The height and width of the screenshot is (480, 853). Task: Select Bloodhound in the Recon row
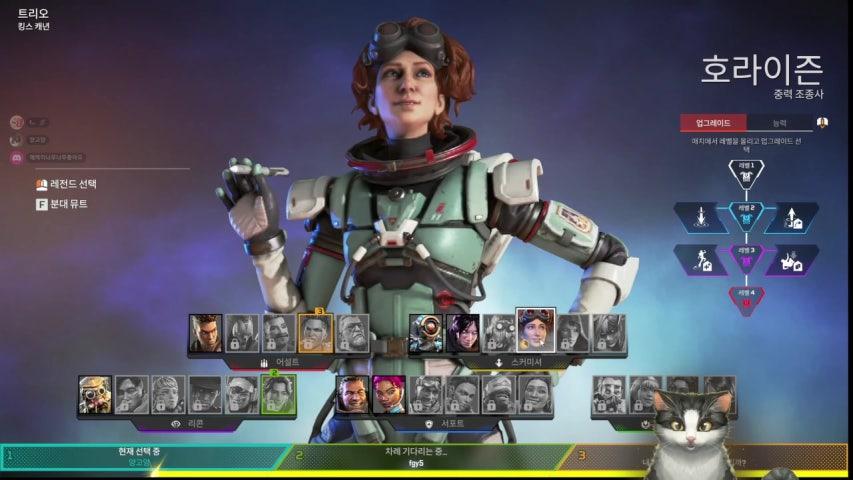tap(96, 394)
